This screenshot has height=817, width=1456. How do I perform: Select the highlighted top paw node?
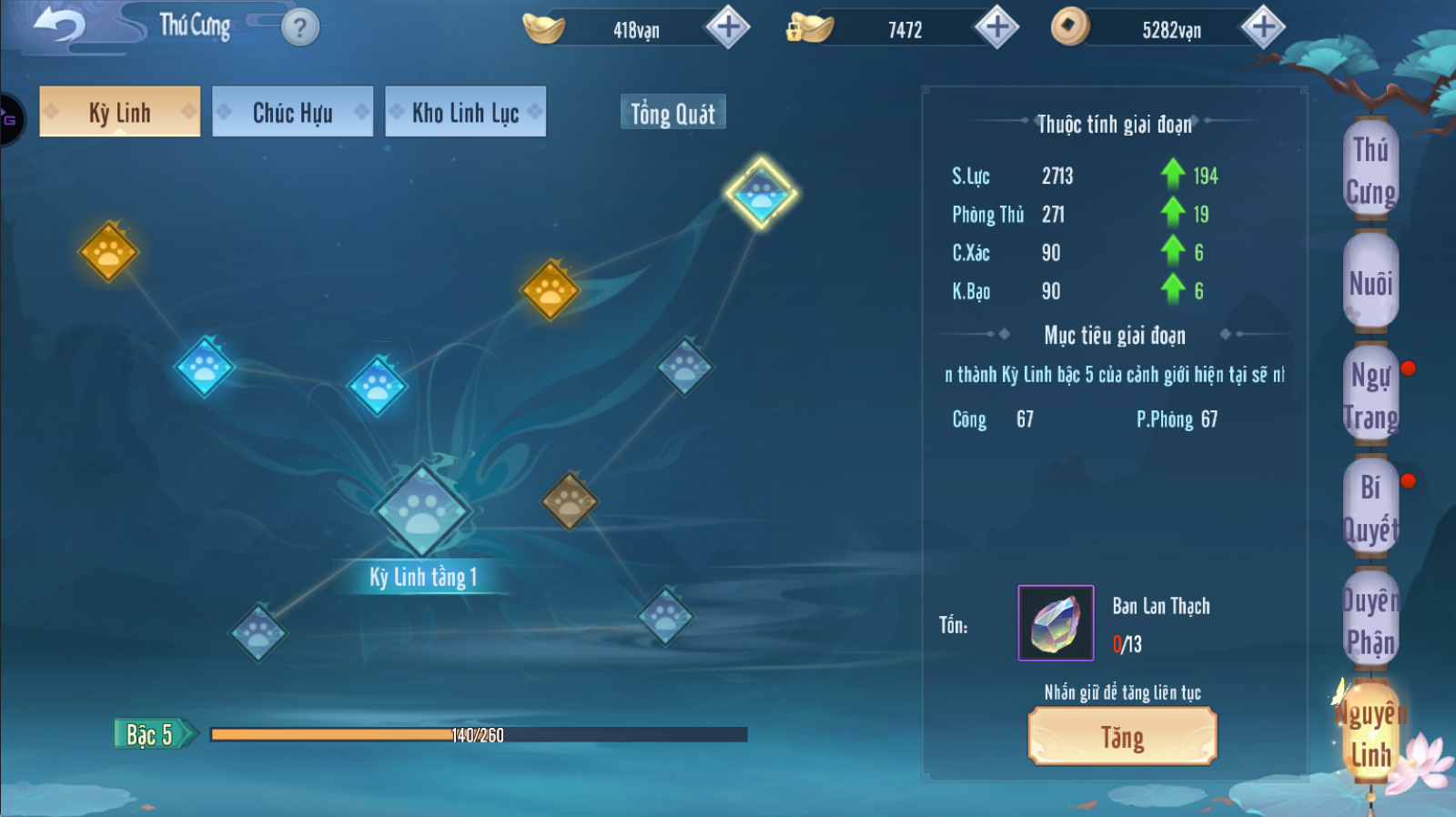761,193
